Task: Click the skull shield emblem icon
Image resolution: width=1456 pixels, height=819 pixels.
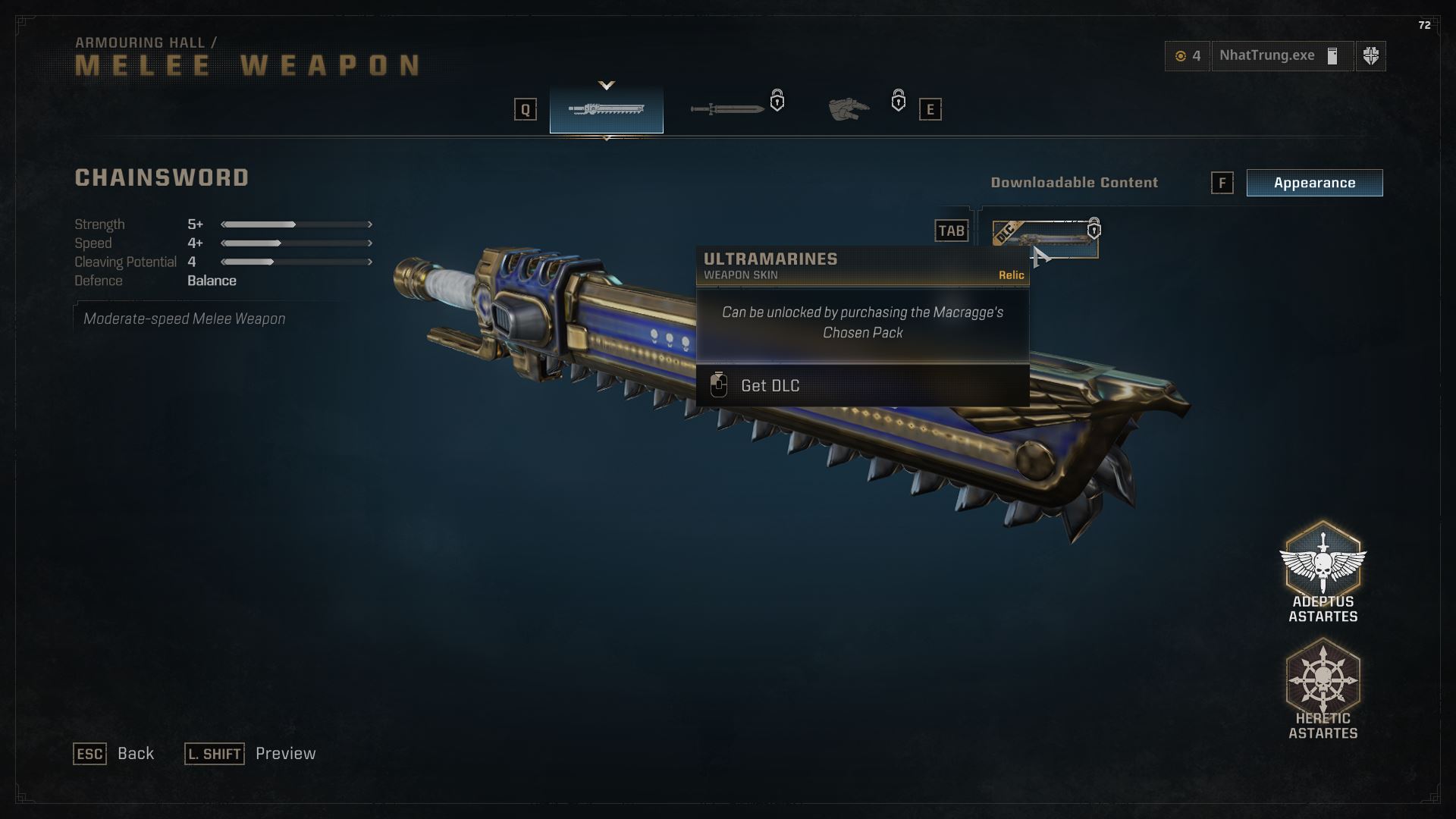Action: tap(1370, 56)
